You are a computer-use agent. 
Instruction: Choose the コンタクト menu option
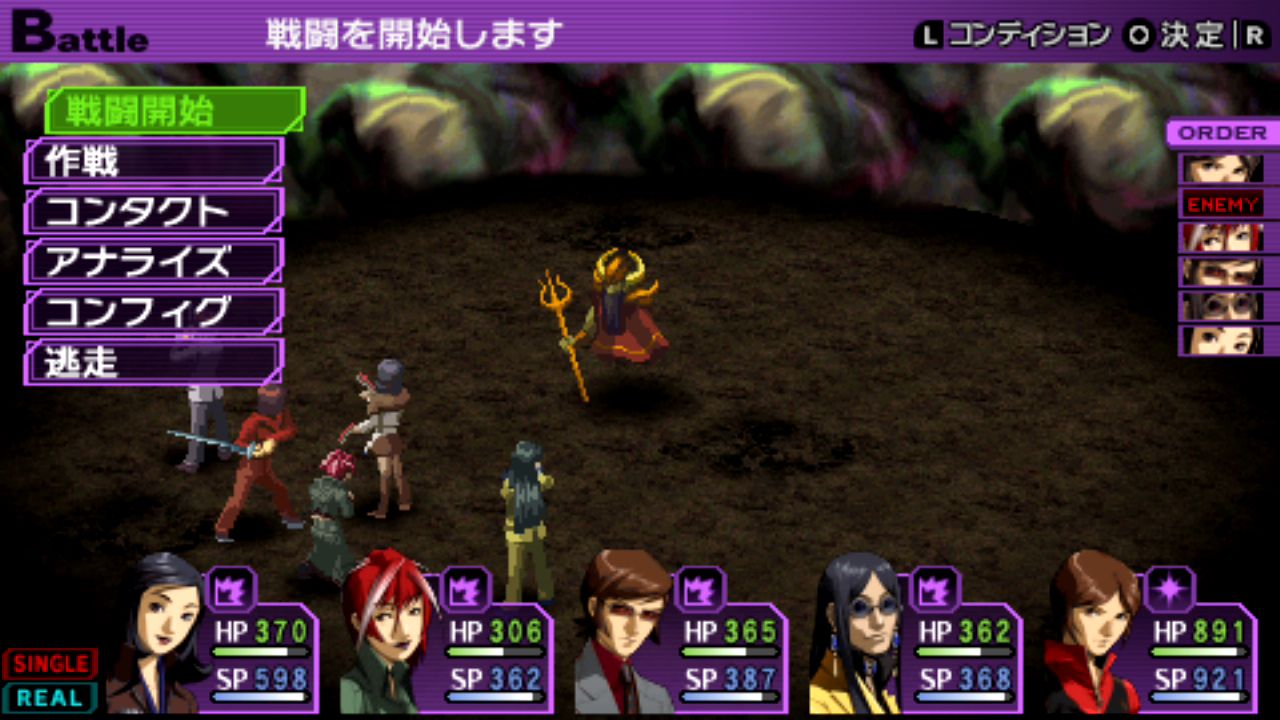(154, 211)
